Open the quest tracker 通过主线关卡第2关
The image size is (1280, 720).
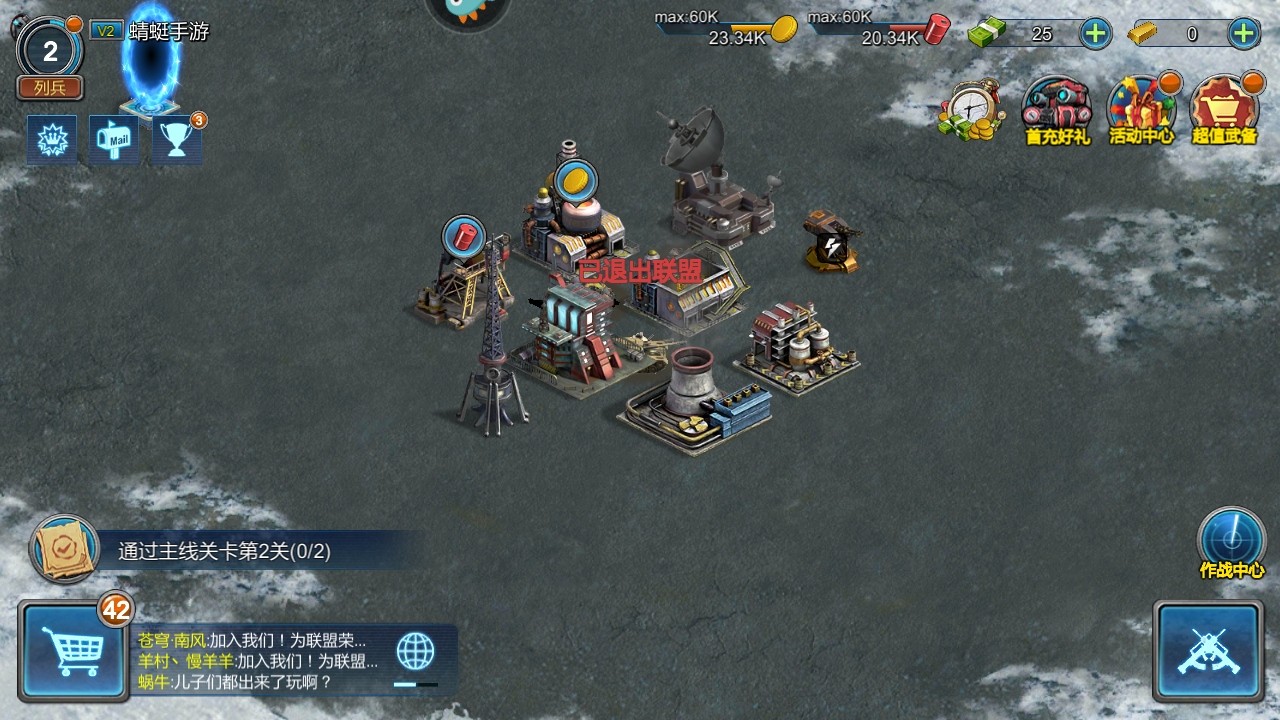[224, 551]
